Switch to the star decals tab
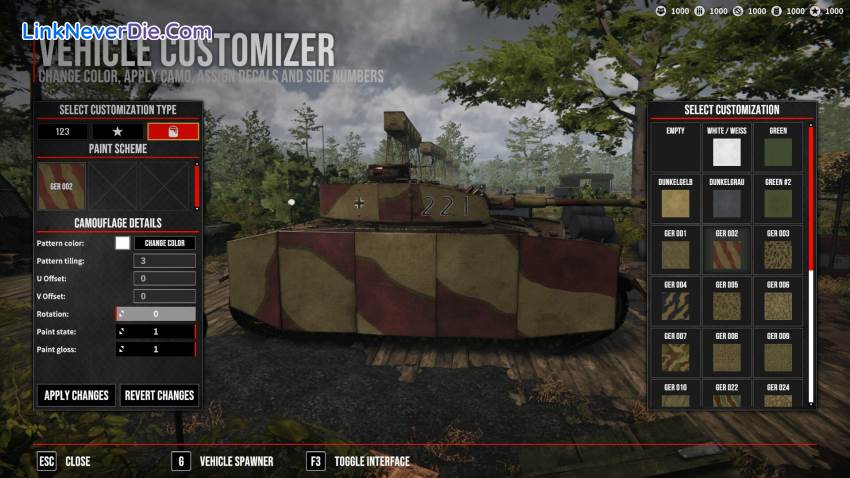Screen dimensions: 850x478 click(x=117, y=131)
